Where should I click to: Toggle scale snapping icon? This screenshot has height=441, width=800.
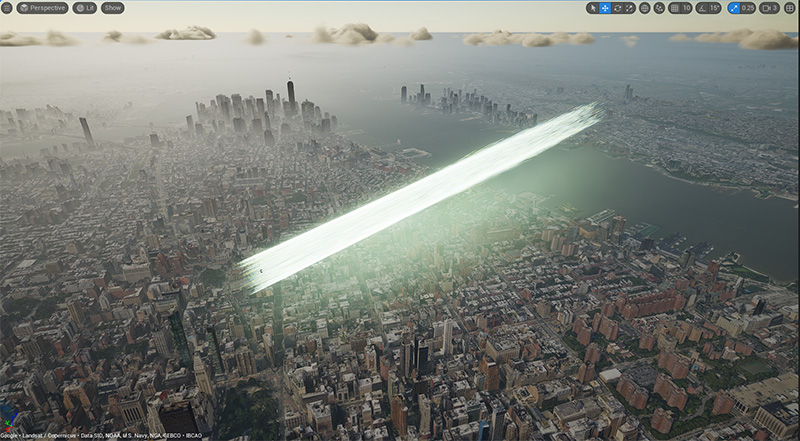[733, 8]
